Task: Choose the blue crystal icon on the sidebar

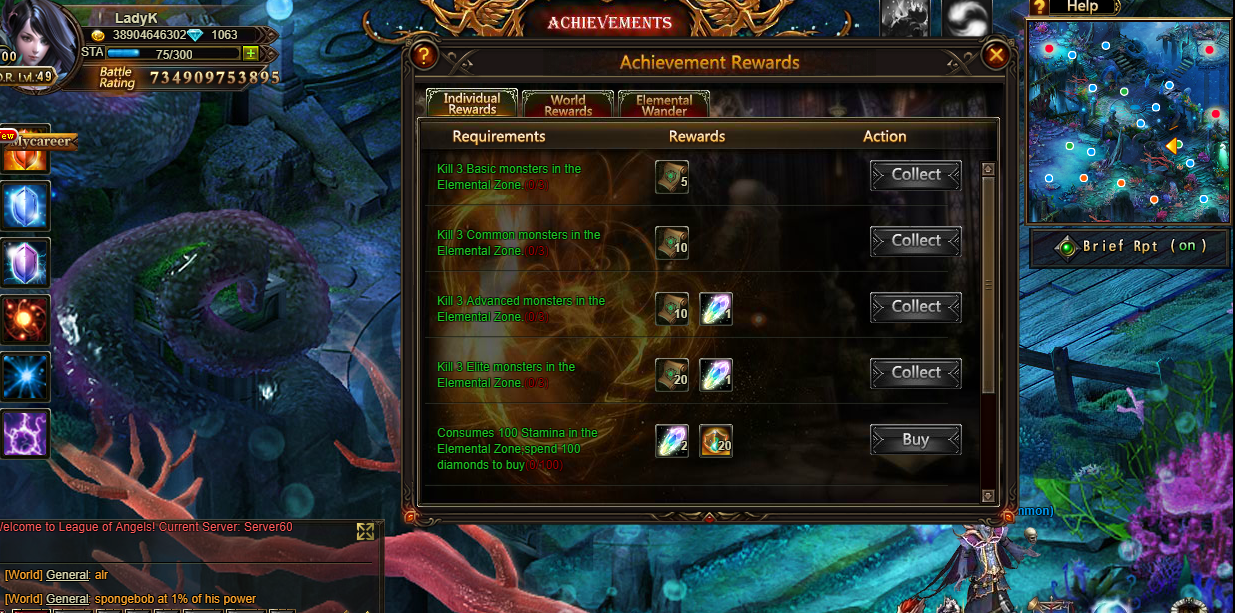Action: pos(25,207)
